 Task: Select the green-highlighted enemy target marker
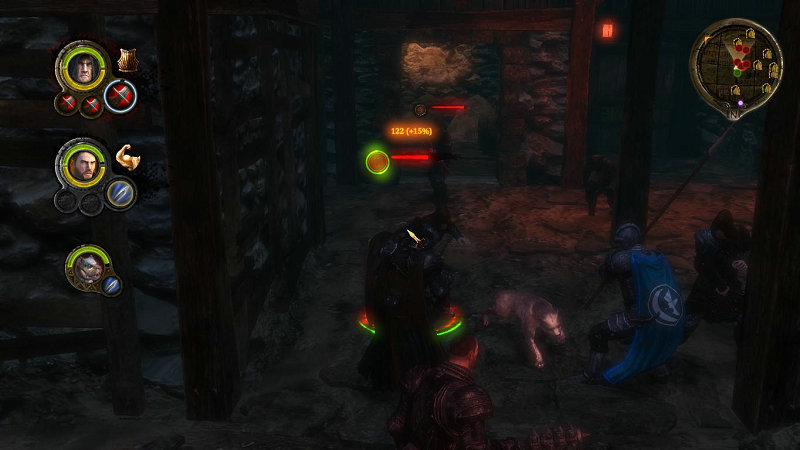377,160
